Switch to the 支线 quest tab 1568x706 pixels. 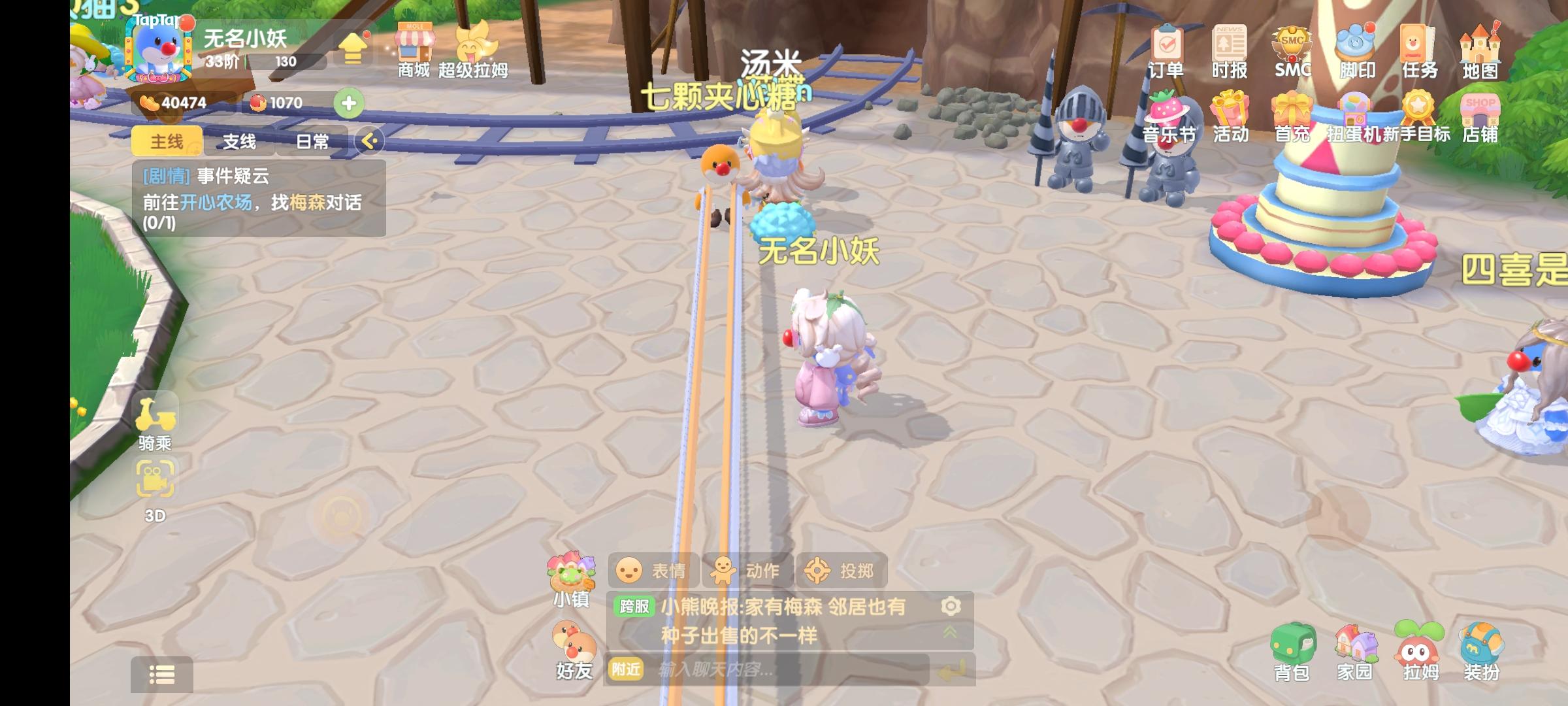(x=238, y=141)
